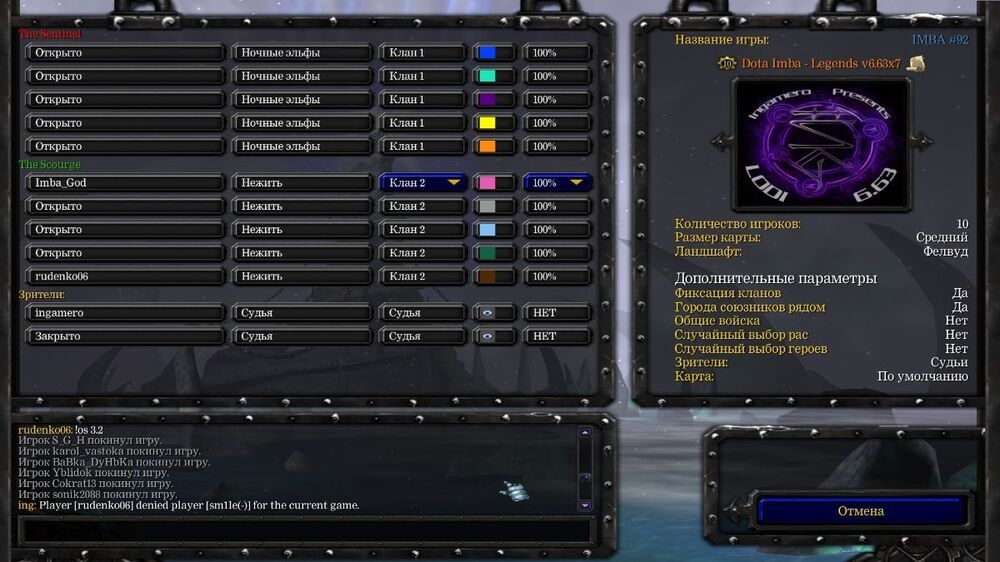Viewport: 1000px width, 562px height.
Task: Click the chat message input field
Action: (x=300, y=530)
